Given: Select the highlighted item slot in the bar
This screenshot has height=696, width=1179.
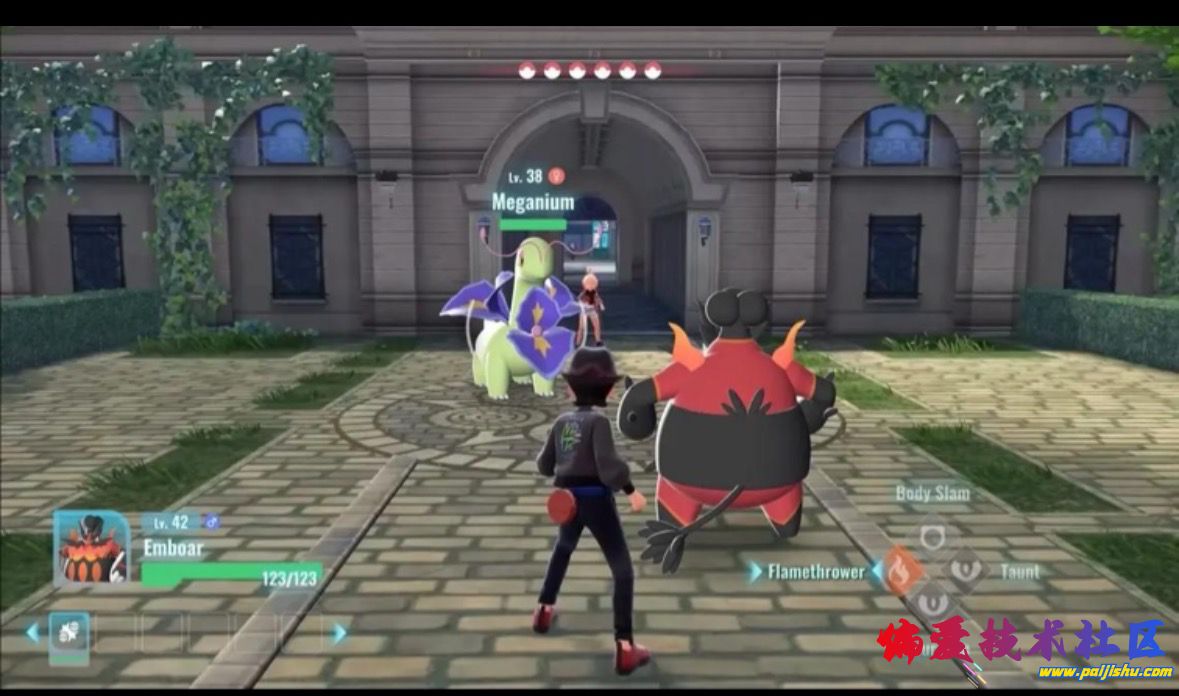Looking at the screenshot, I should click(x=69, y=632).
